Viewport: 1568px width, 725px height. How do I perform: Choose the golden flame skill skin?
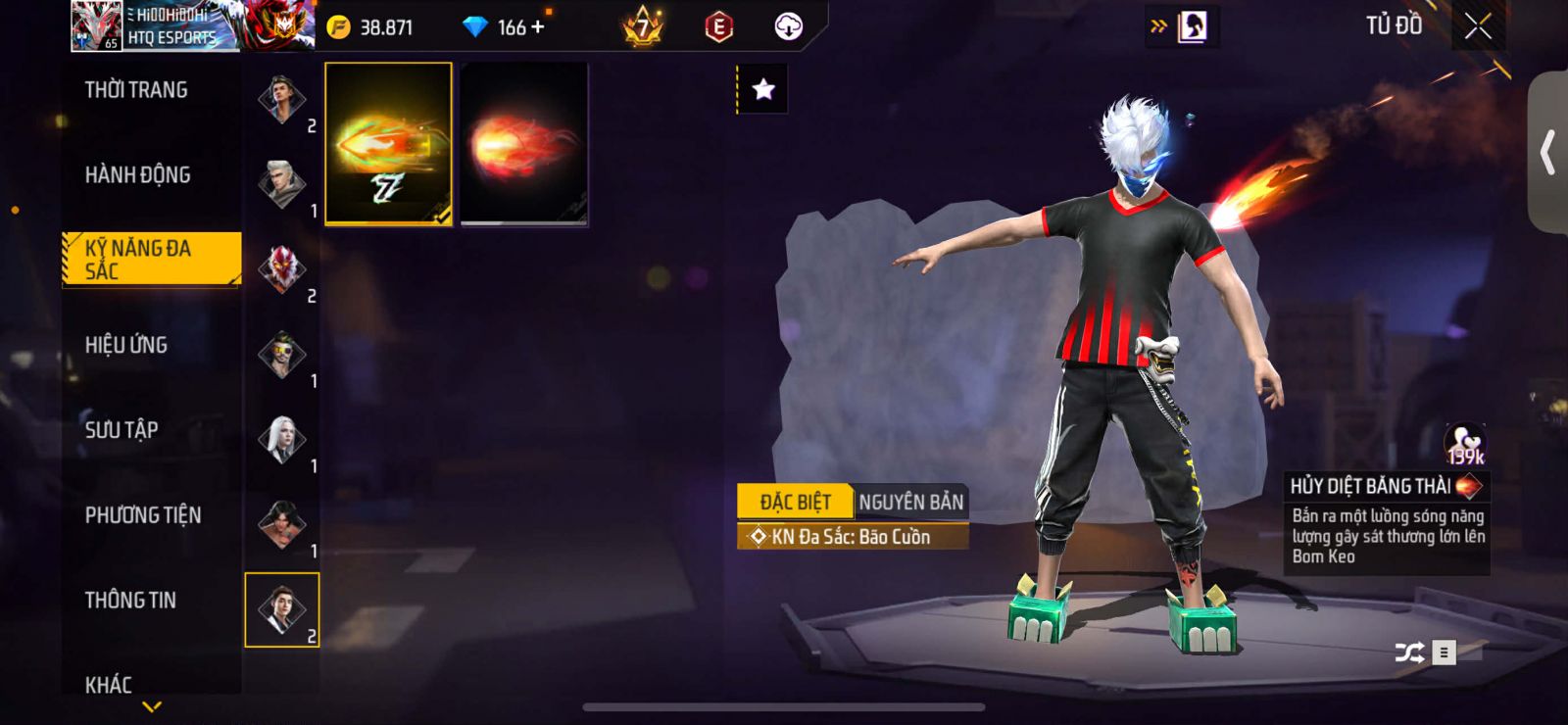click(x=388, y=144)
